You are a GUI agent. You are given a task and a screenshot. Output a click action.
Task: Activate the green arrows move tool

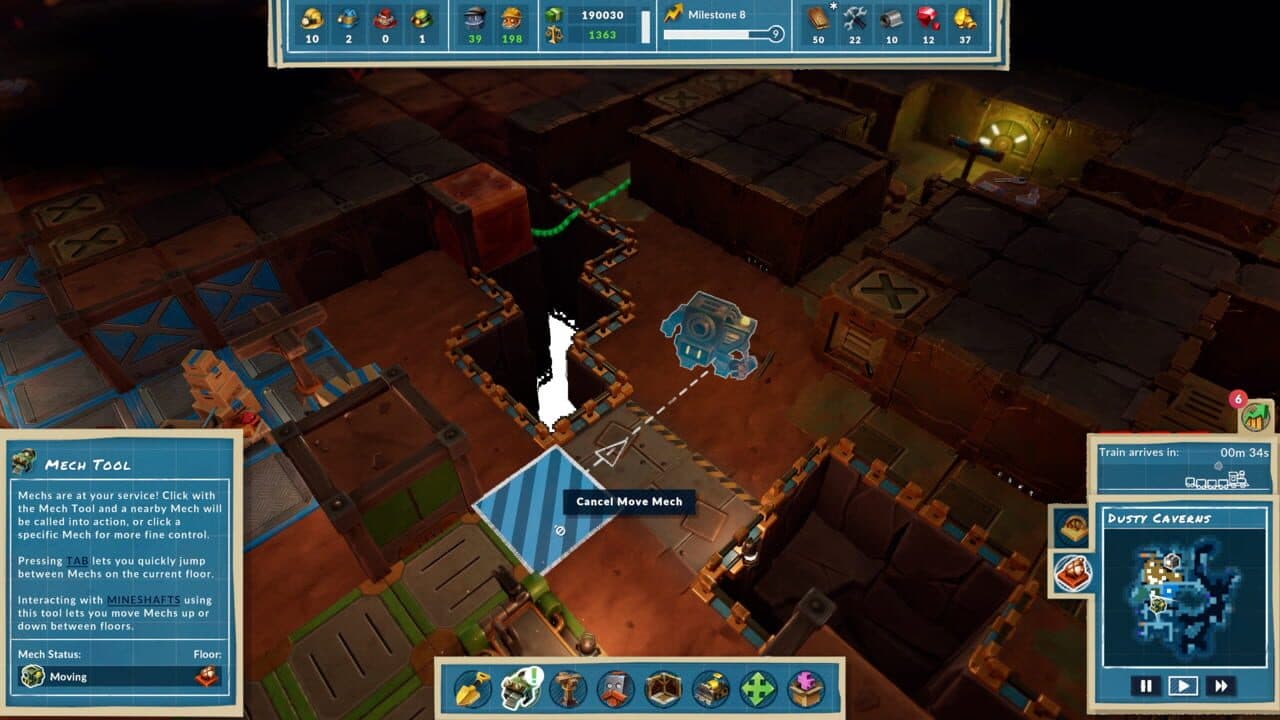[x=758, y=689]
